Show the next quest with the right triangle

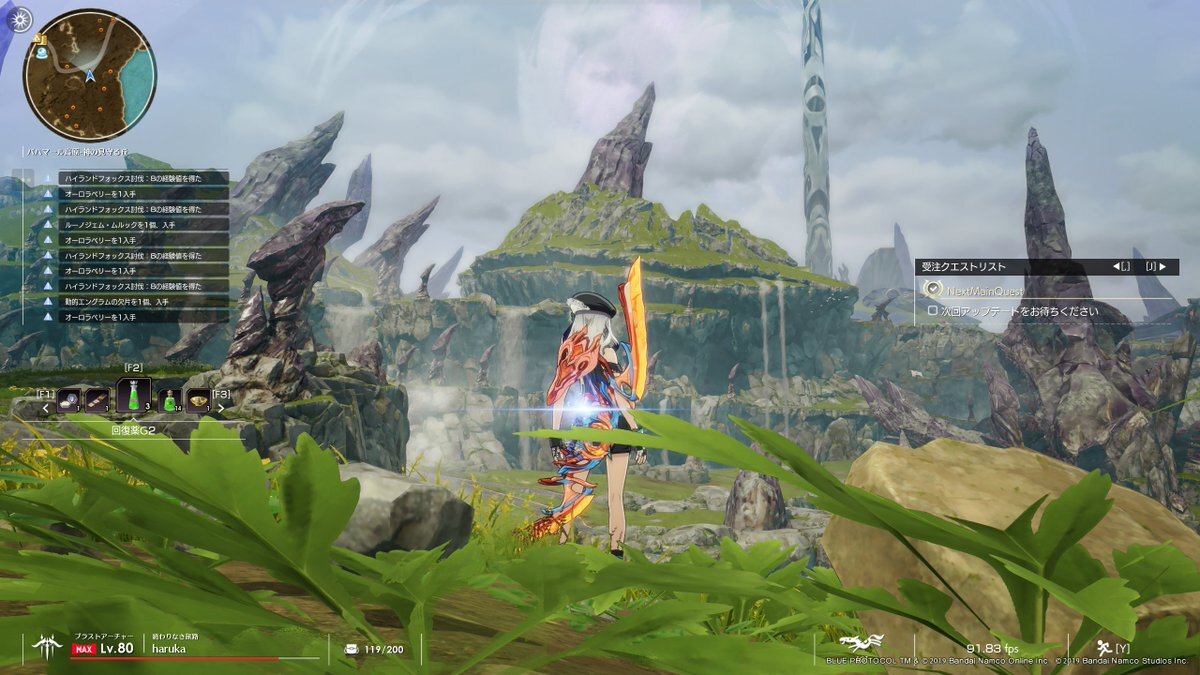click(x=1162, y=267)
